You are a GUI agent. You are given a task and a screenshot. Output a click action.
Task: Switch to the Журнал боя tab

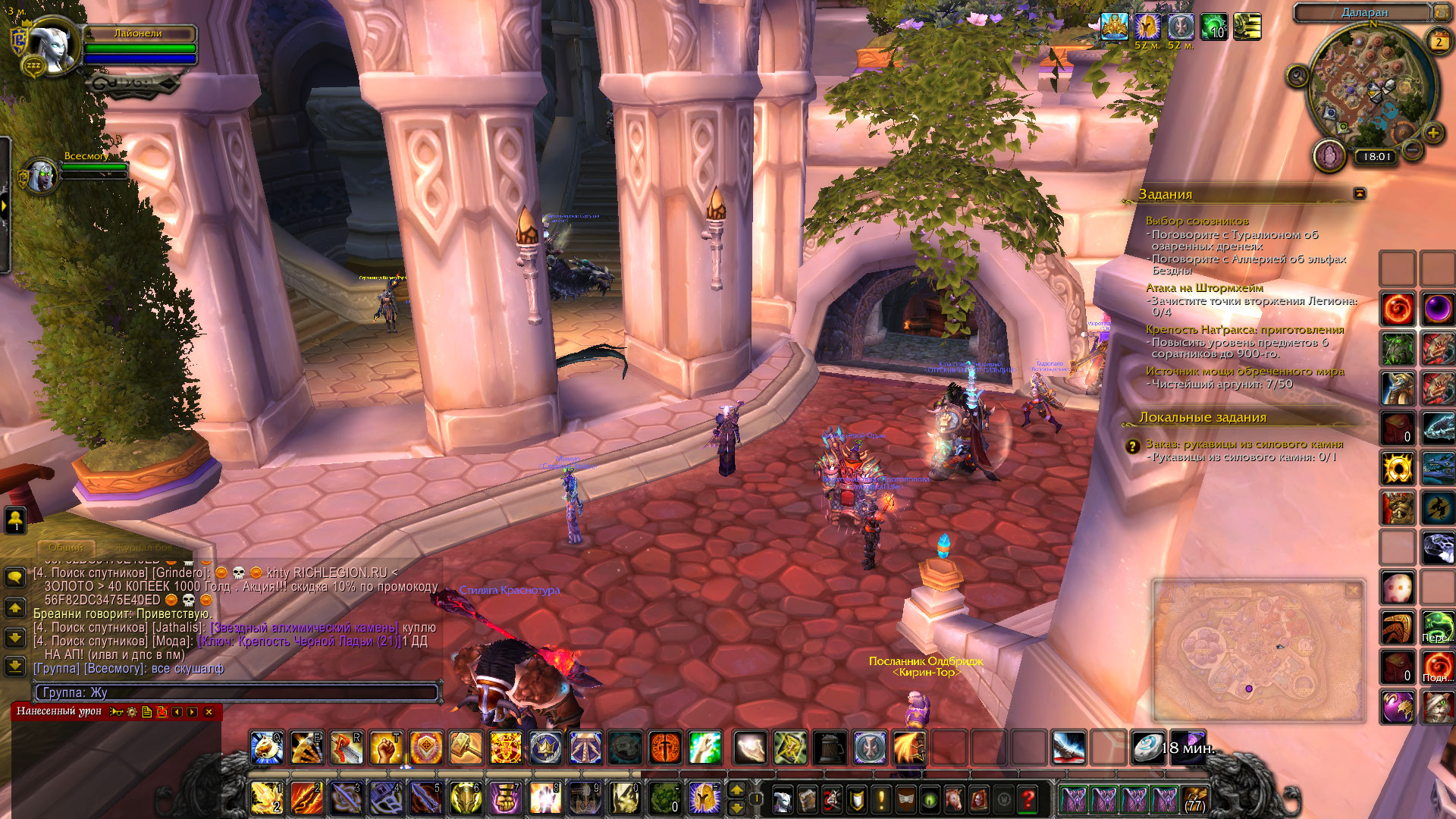click(144, 547)
